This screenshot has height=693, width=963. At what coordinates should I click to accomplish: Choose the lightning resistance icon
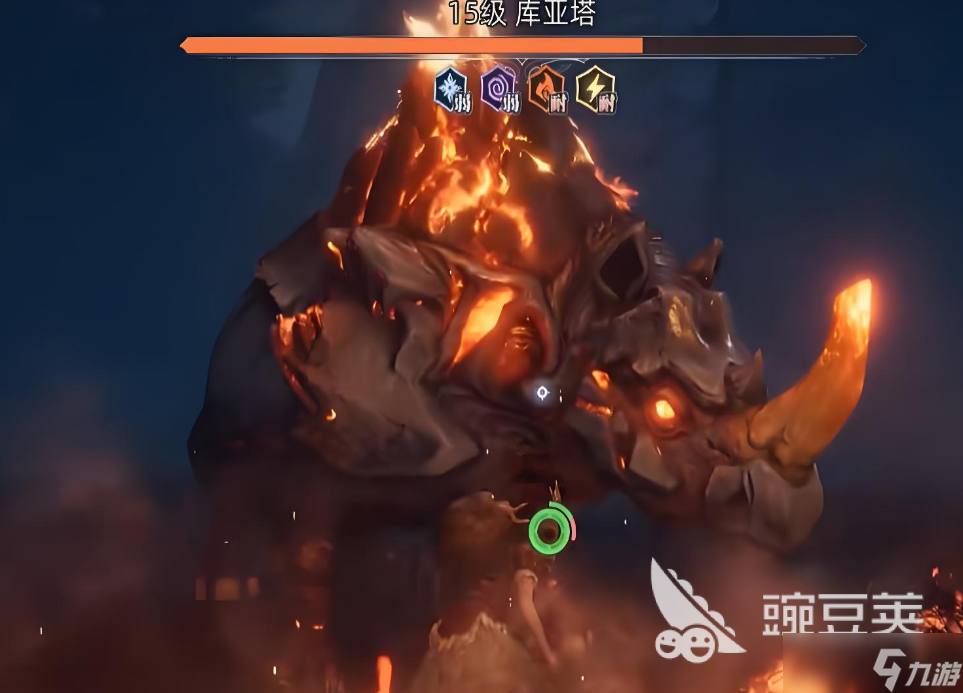coord(595,88)
